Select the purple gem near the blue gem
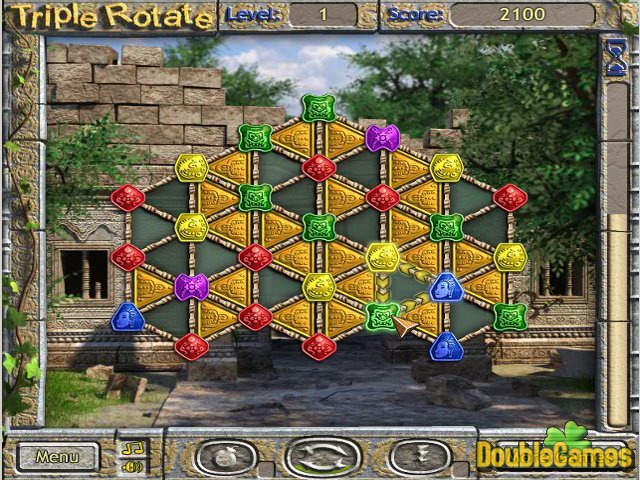640x480 pixels. pos(191,287)
